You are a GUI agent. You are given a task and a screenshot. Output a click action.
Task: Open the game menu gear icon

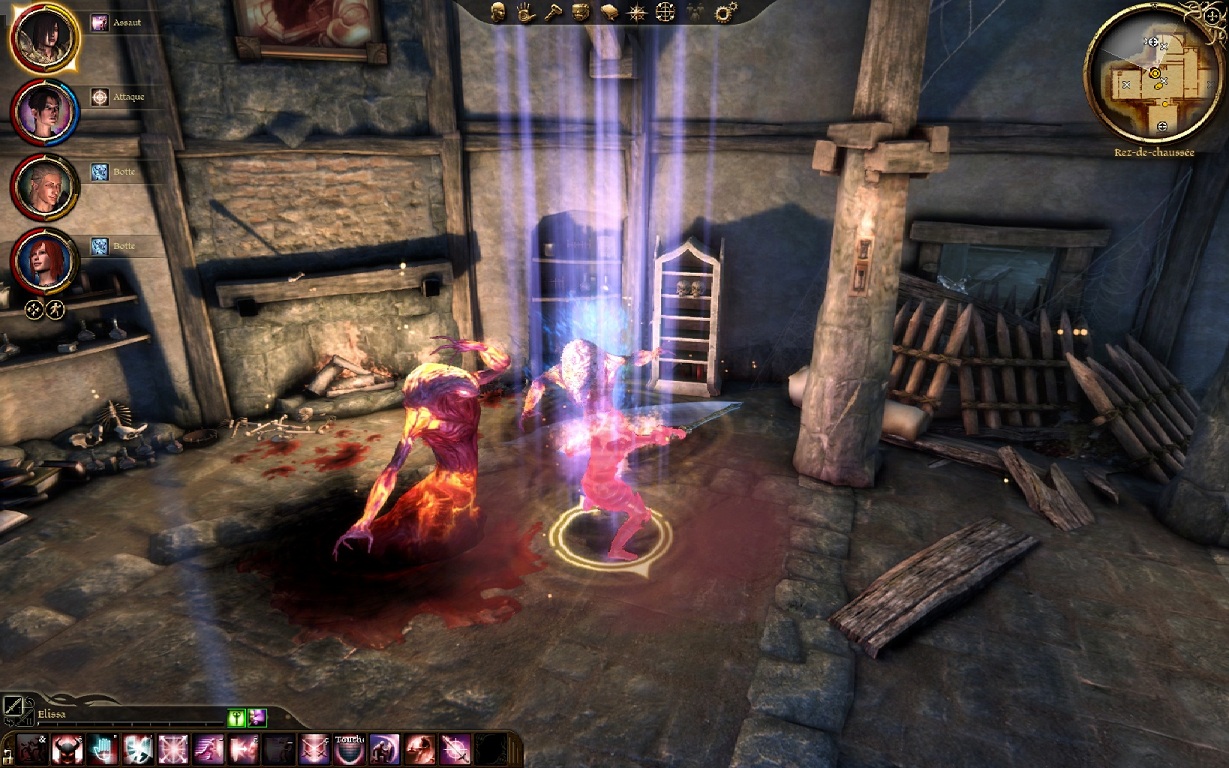pyautogui.click(x=726, y=12)
